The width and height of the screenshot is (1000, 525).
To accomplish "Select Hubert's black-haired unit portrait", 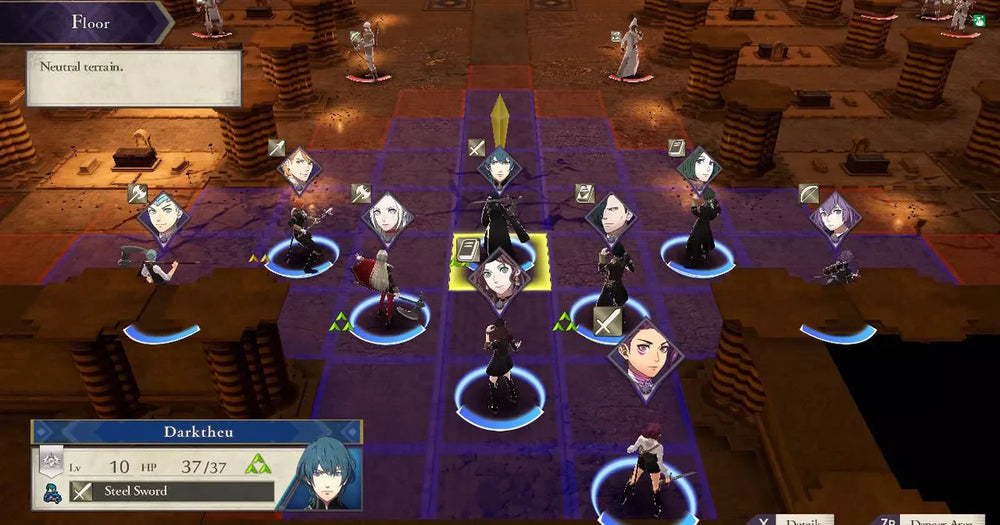I will point(610,217).
